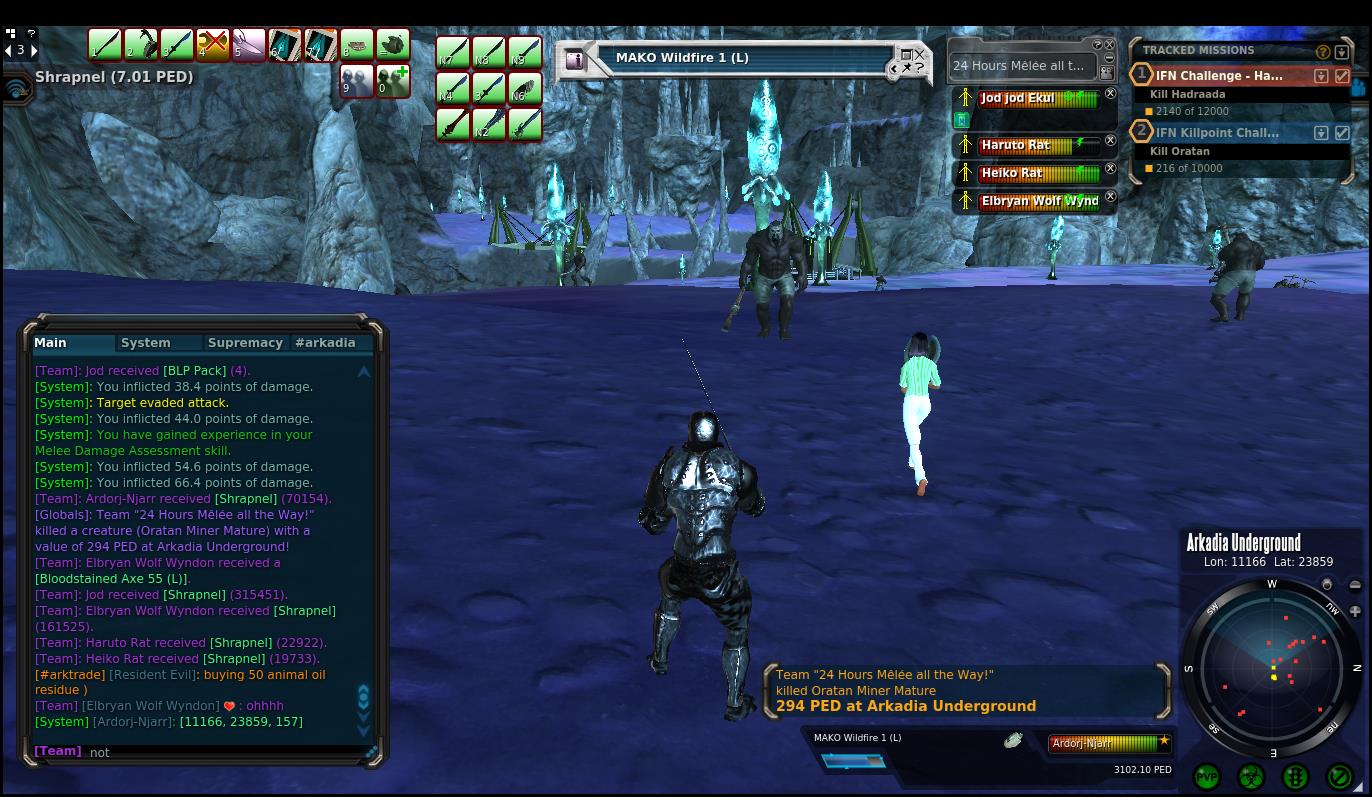Select teammate Heiko Rat's health bar

(1039, 173)
